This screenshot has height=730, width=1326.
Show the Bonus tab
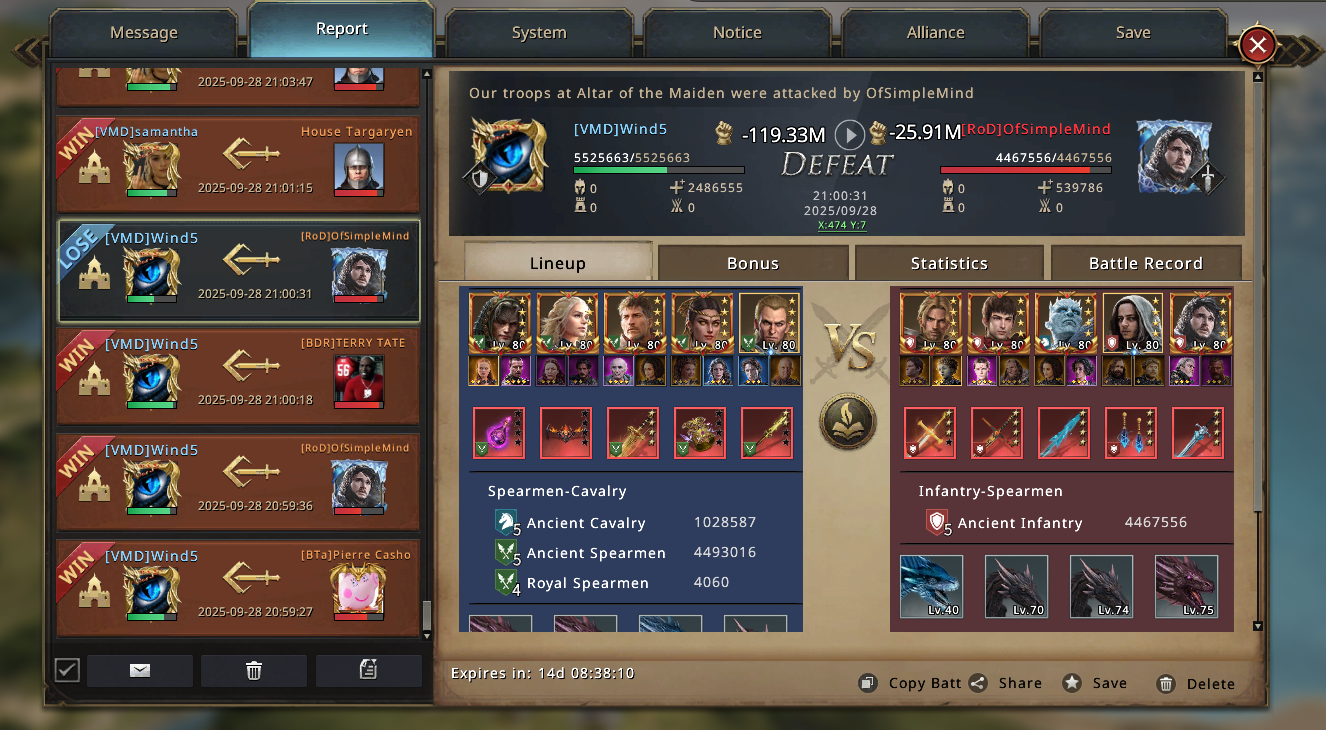(x=753, y=263)
